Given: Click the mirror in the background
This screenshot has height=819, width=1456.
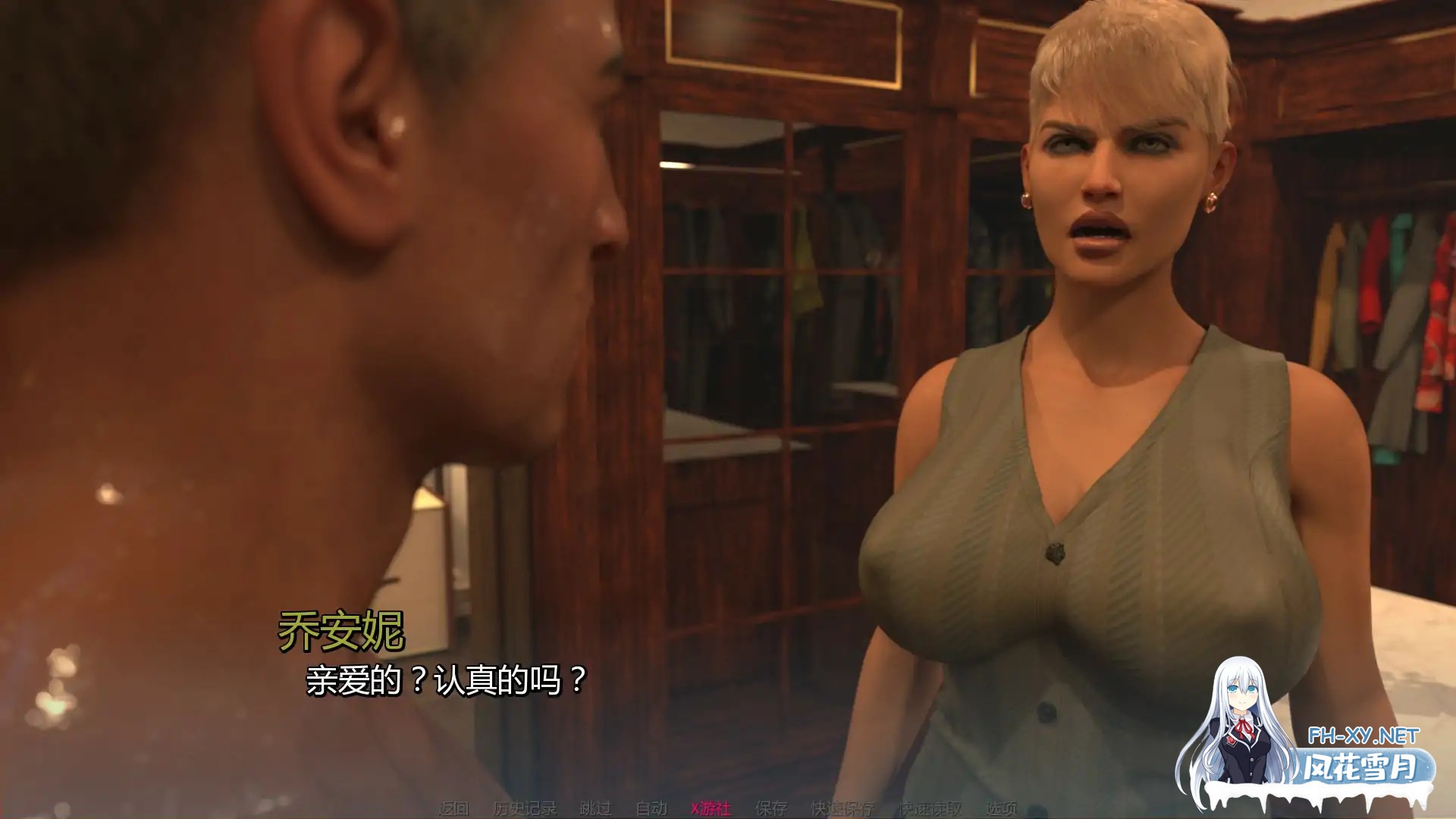Looking at the screenshot, I should 758,303.
